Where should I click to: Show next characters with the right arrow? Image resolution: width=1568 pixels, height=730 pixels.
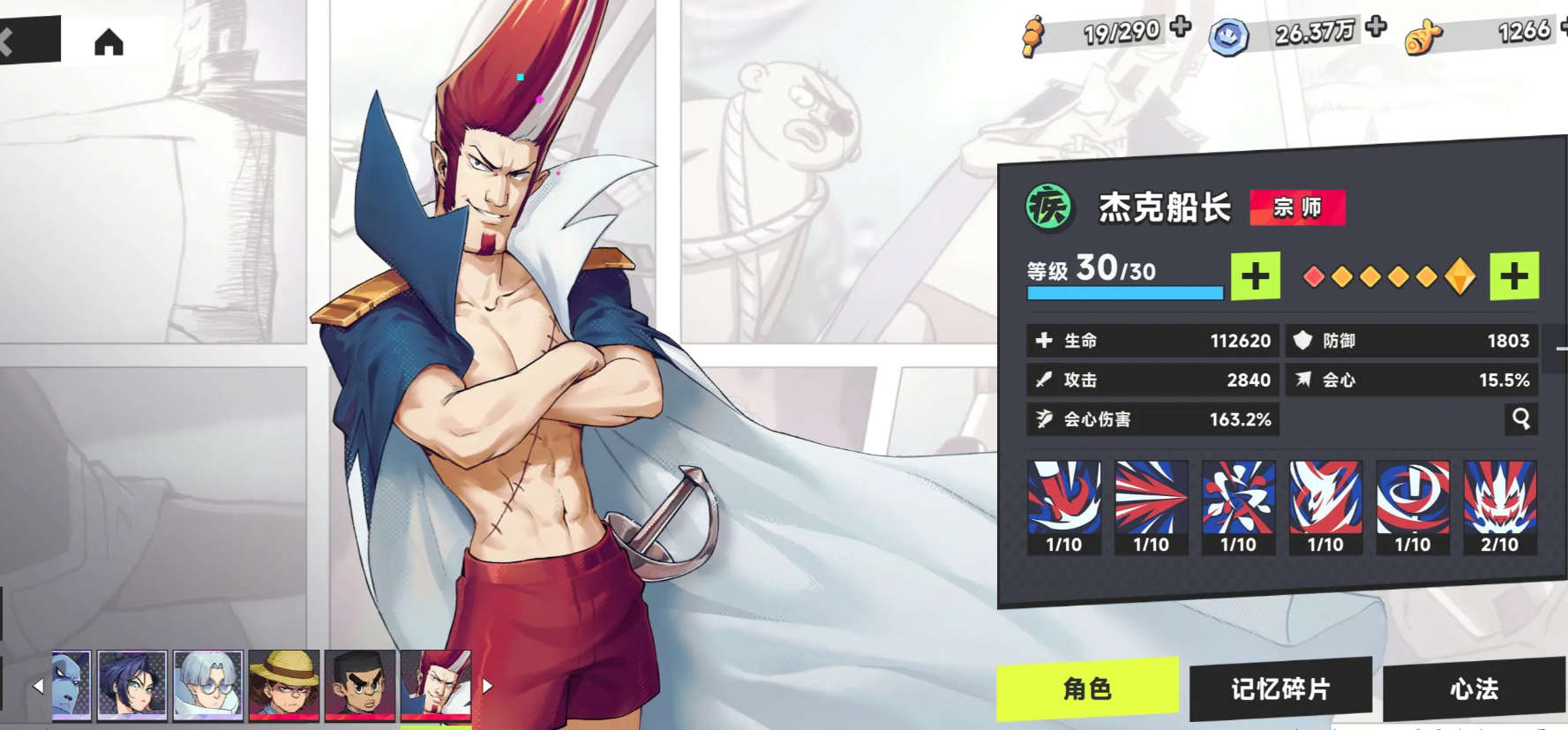(487, 685)
